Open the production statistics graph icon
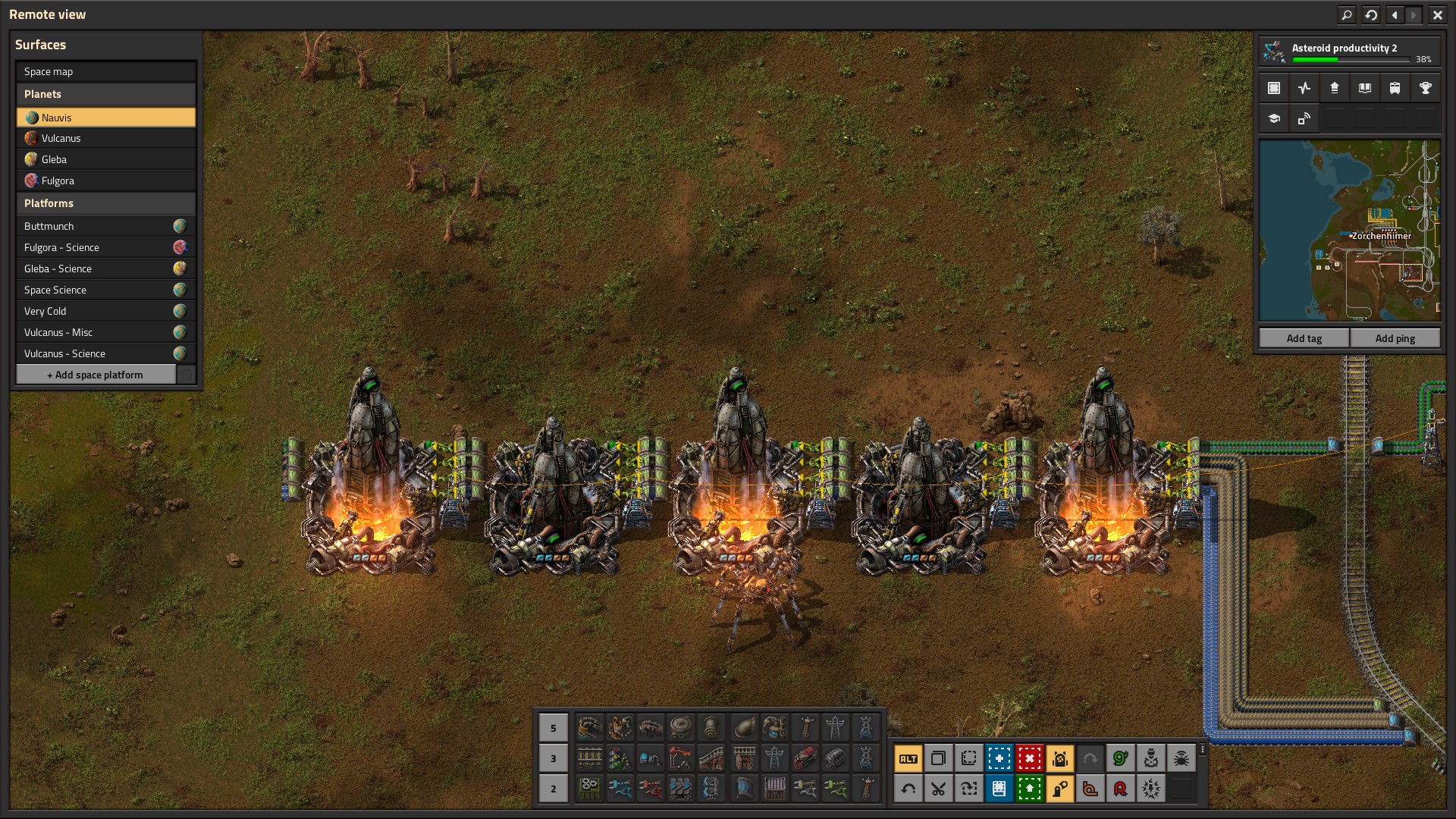Viewport: 1456px width, 819px height. pos(1304,88)
